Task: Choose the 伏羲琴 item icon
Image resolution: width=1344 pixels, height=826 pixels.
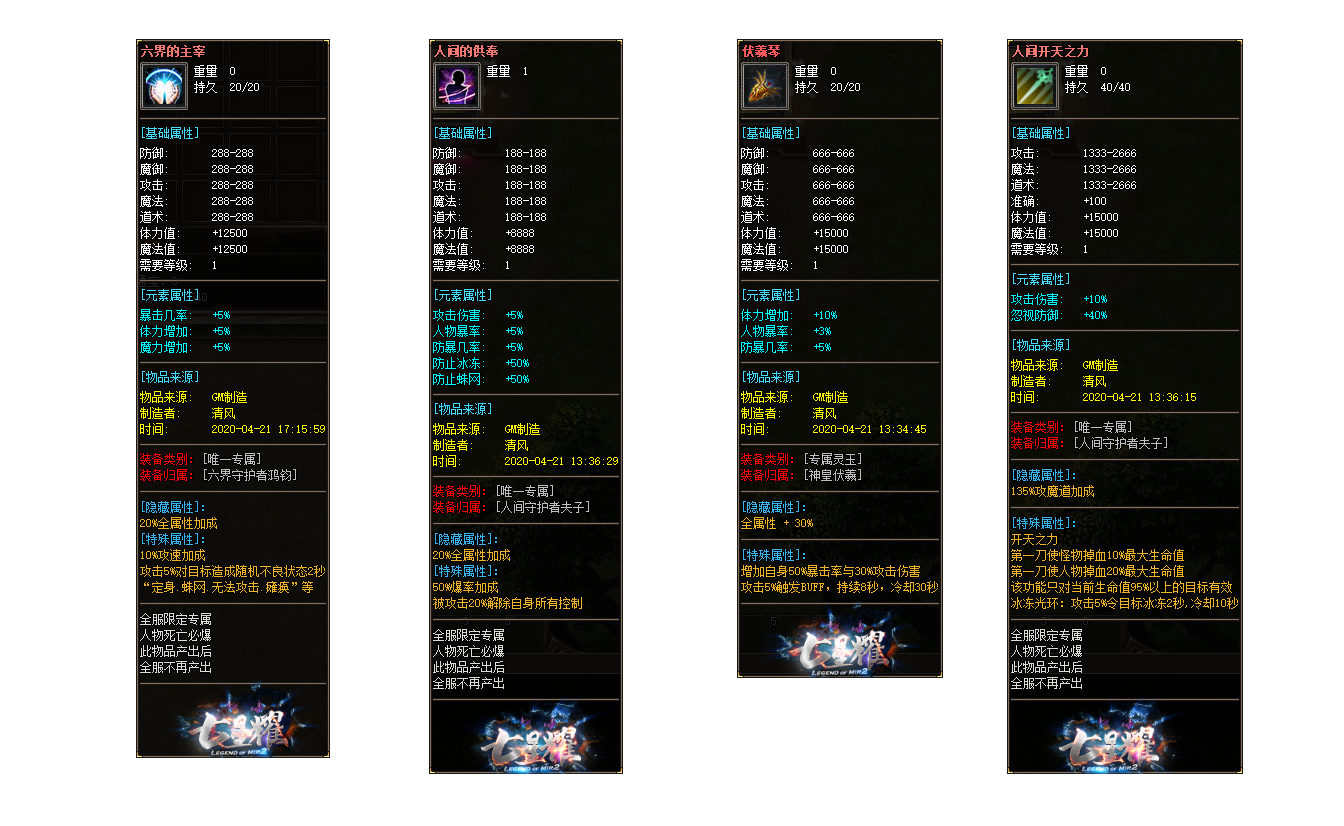Action: pyautogui.click(x=765, y=86)
